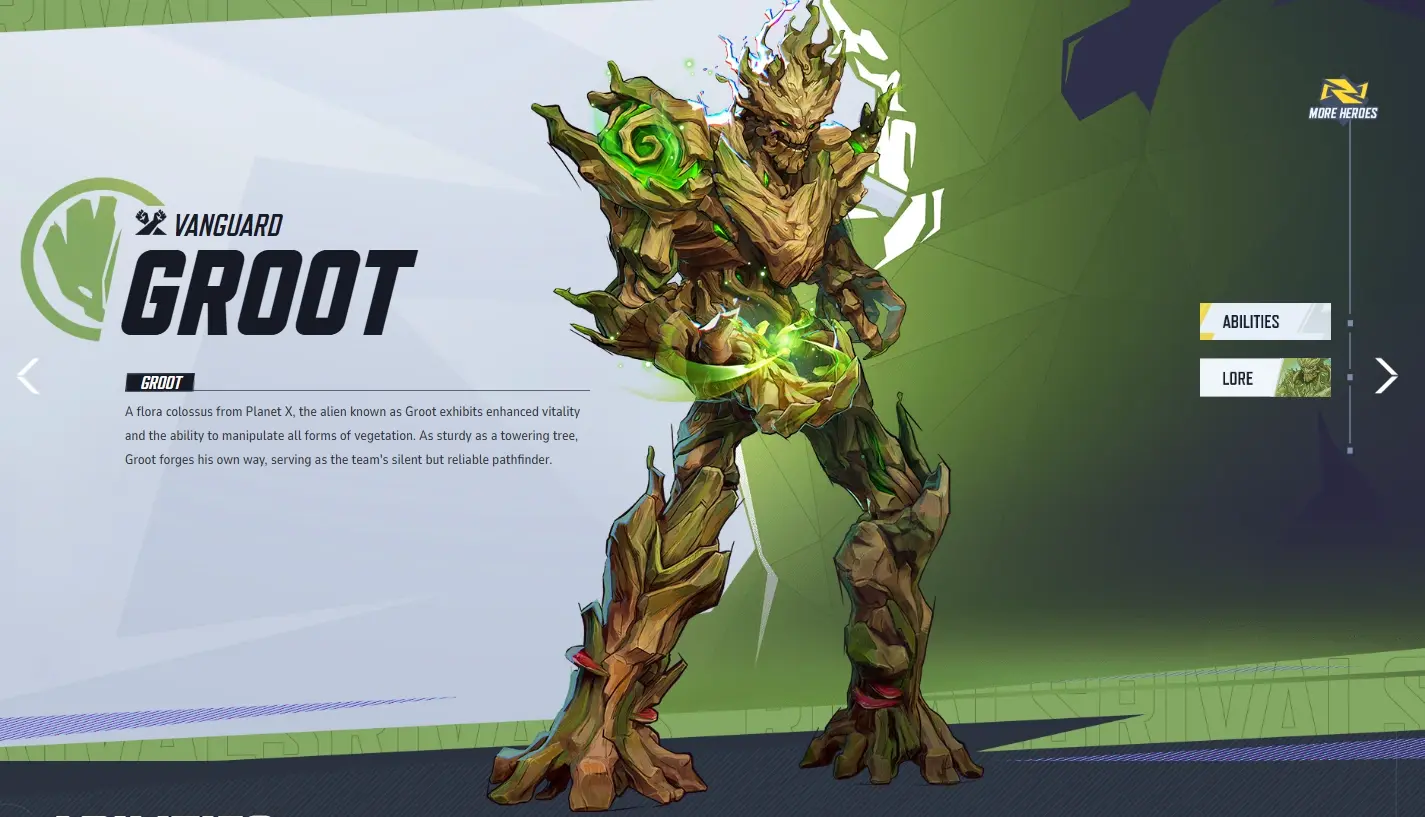1425x817 pixels.
Task: Click the Vanguard role icon beside the hero name
Action: (150, 224)
